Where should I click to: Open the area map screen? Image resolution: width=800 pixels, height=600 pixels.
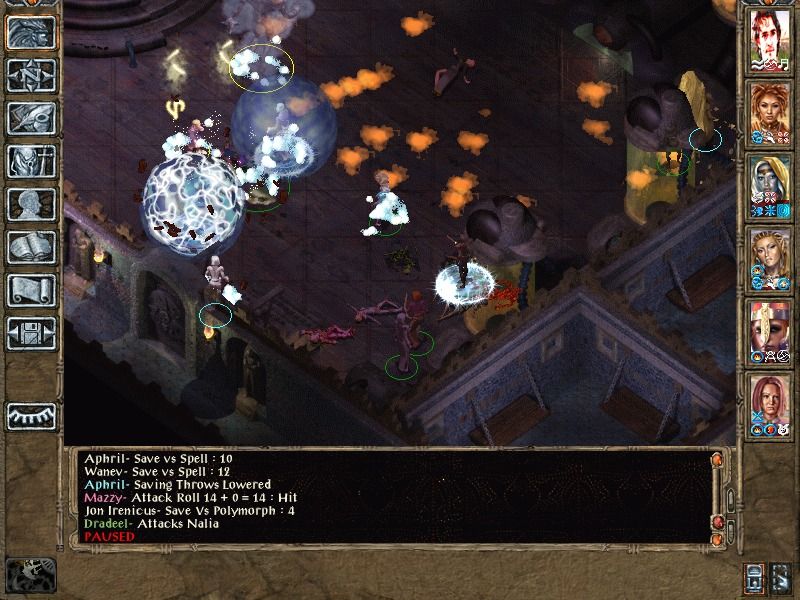pyautogui.click(x=30, y=75)
